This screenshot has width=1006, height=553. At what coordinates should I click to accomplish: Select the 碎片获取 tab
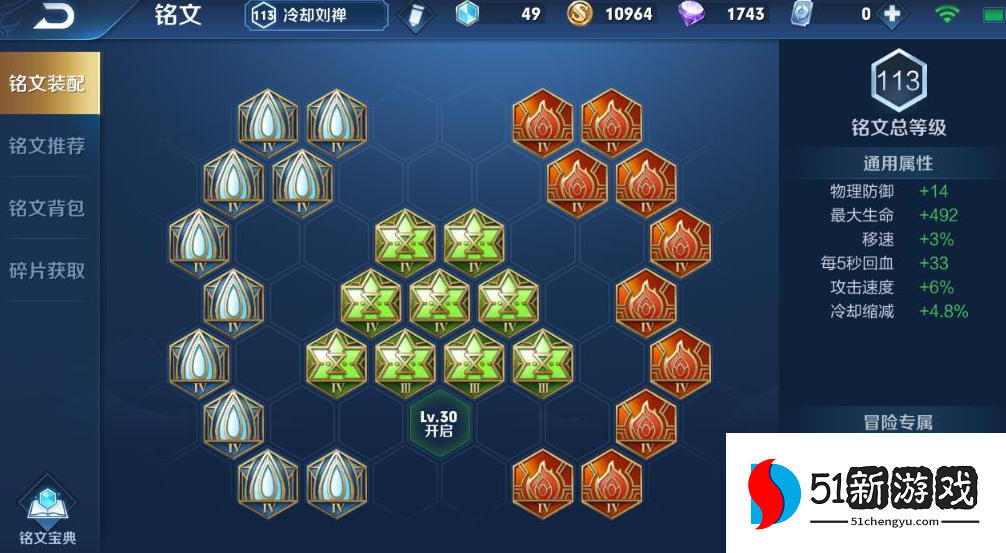(x=48, y=270)
